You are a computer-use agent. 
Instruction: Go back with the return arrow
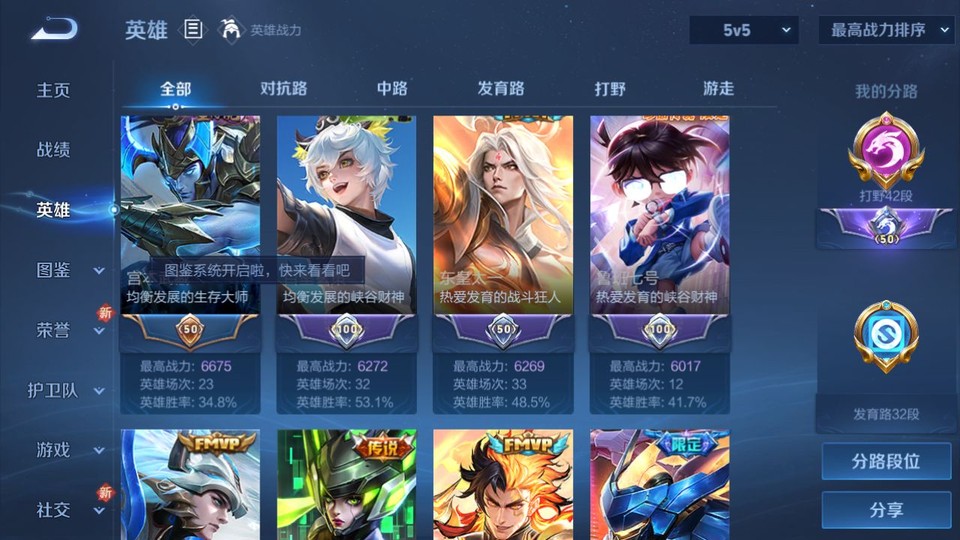[x=54, y=29]
